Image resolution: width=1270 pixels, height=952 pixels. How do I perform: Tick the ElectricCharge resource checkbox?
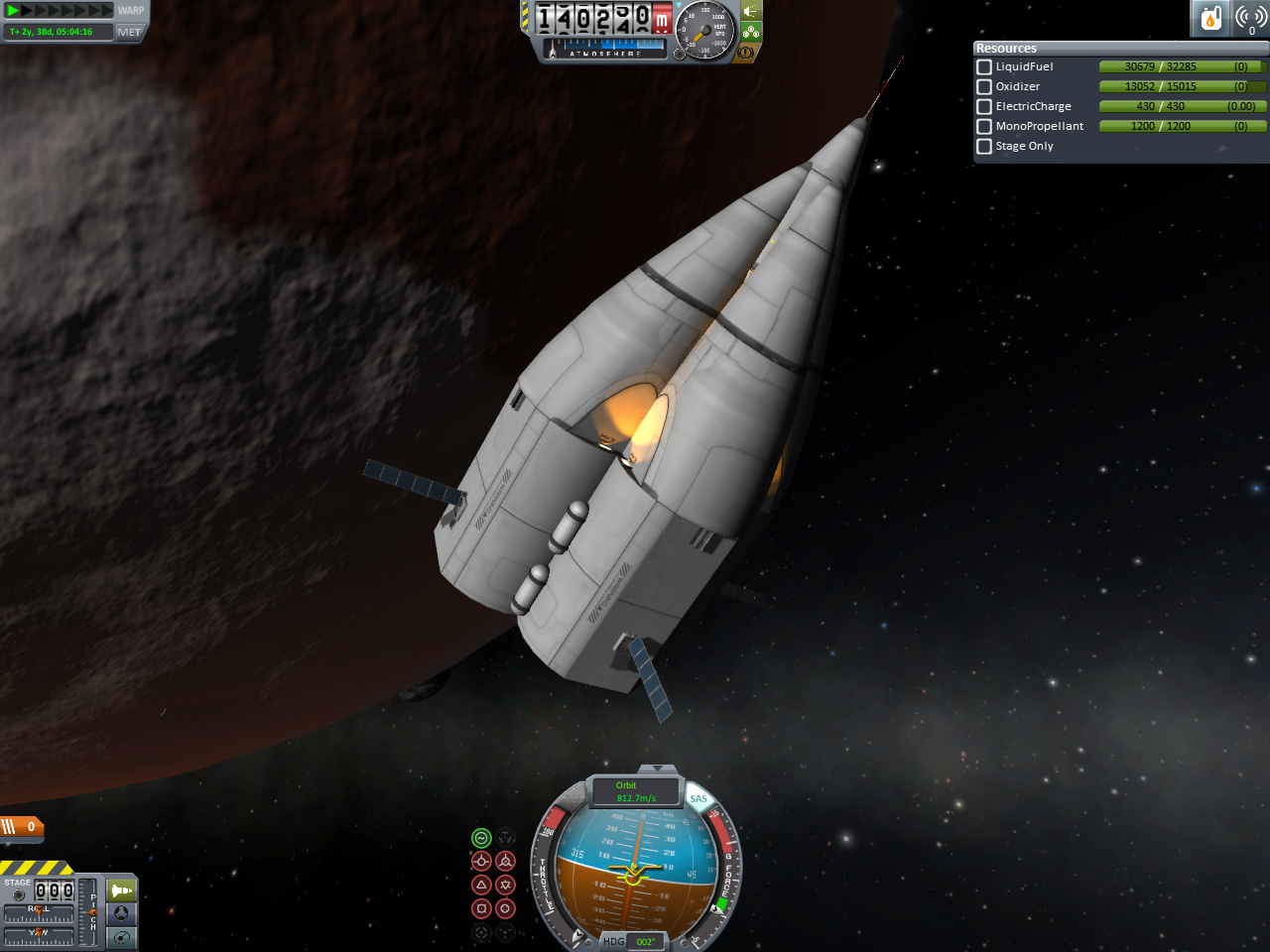(x=984, y=107)
